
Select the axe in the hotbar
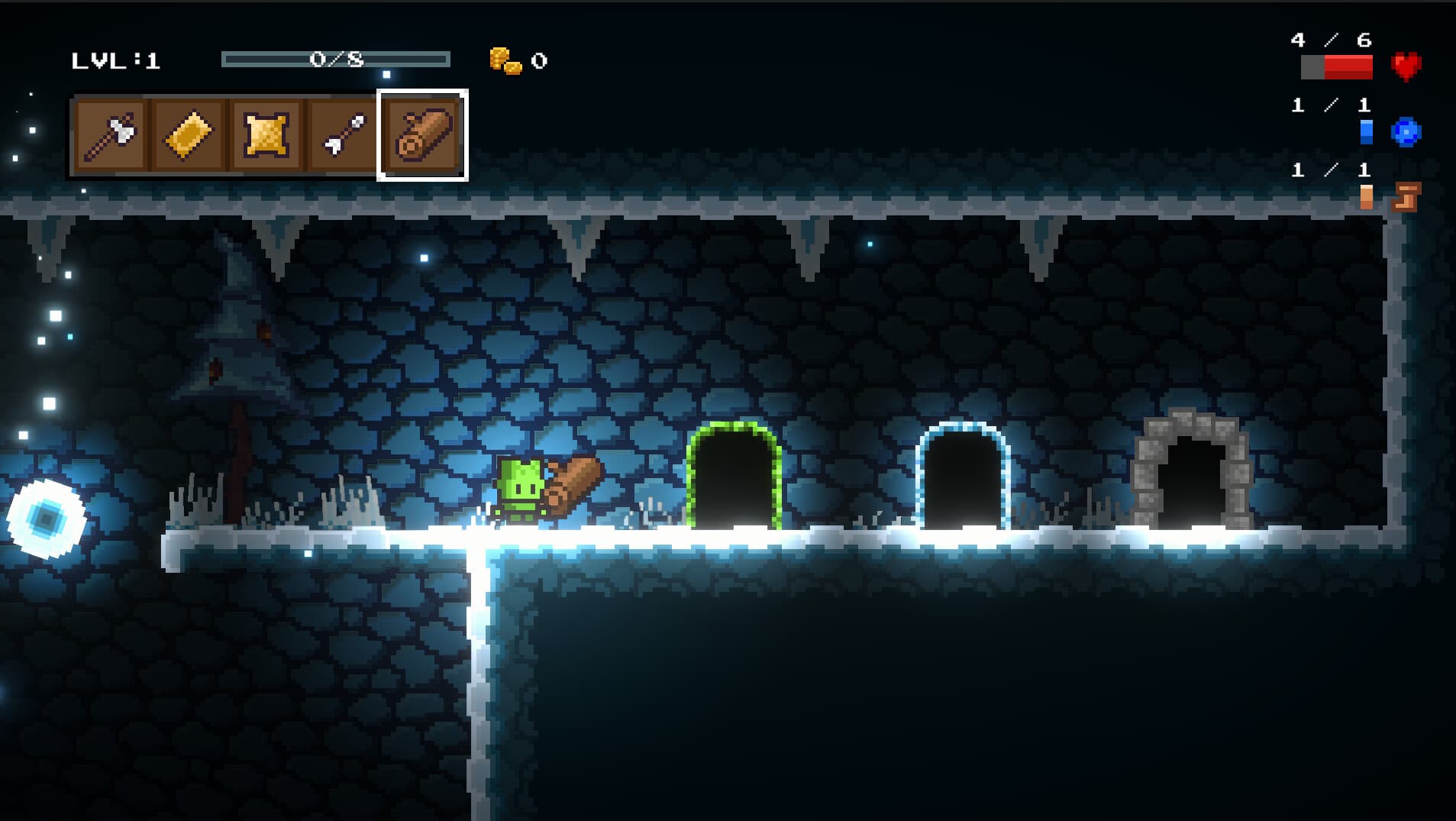tap(112, 134)
